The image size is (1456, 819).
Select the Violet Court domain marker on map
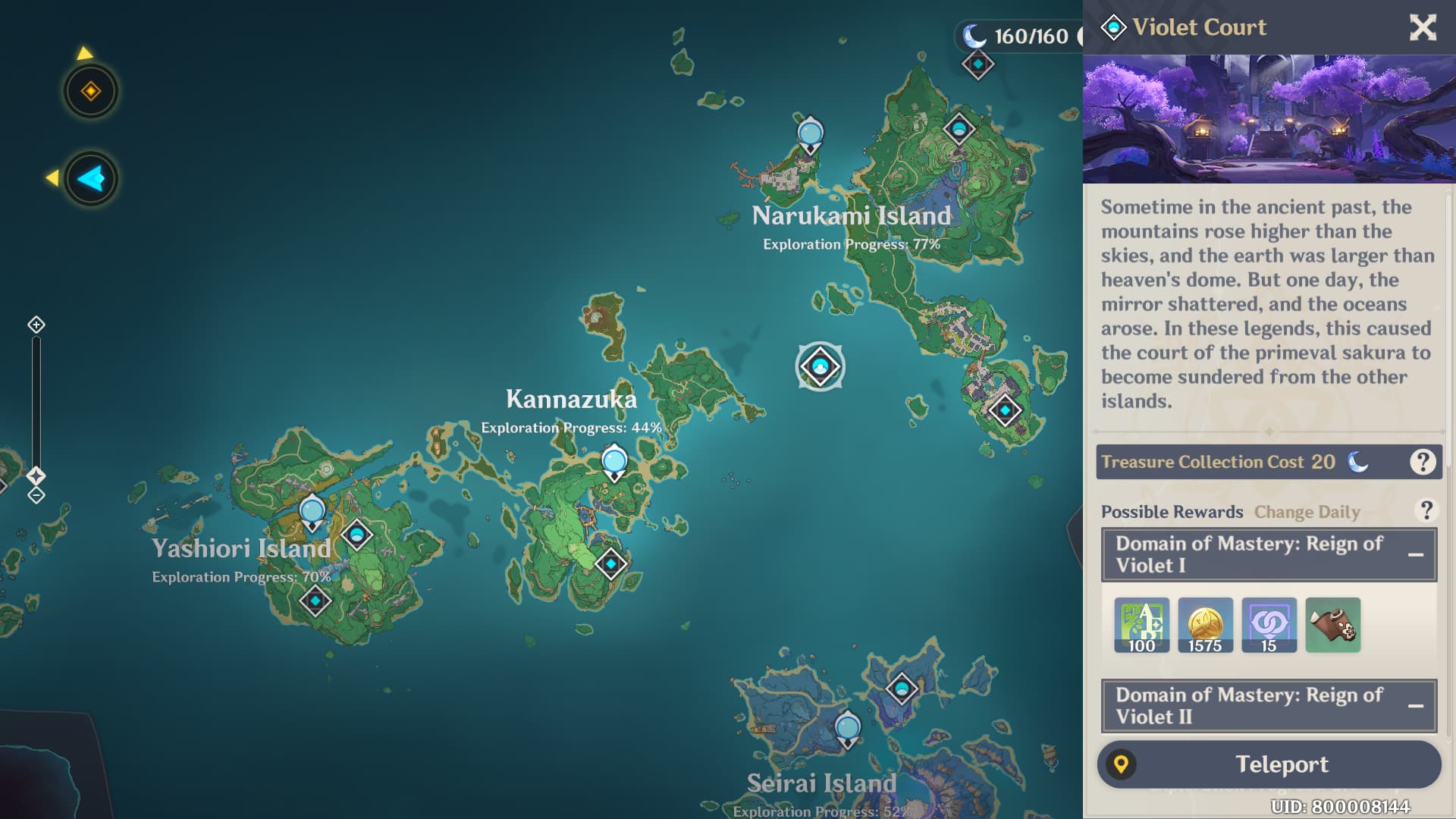pyautogui.click(x=820, y=367)
